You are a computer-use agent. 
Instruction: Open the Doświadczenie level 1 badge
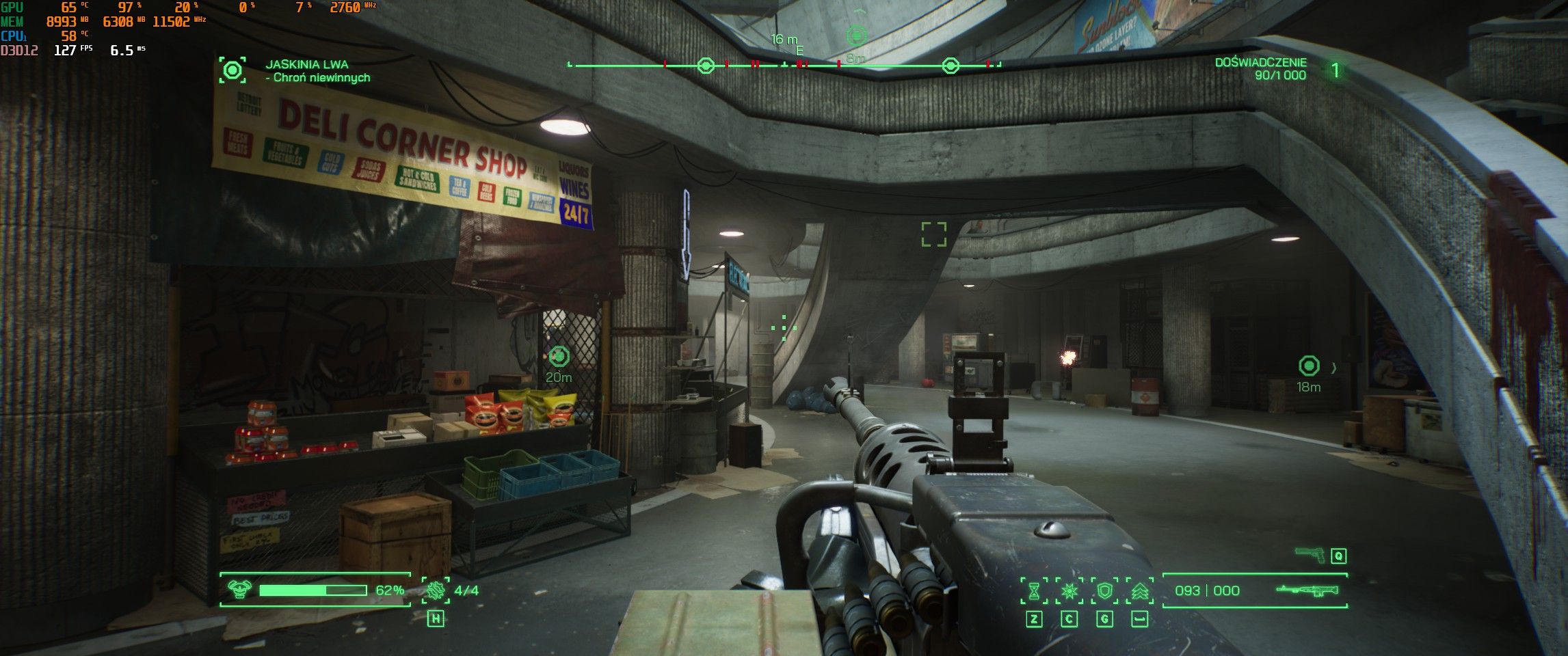[x=1335, y=70]
